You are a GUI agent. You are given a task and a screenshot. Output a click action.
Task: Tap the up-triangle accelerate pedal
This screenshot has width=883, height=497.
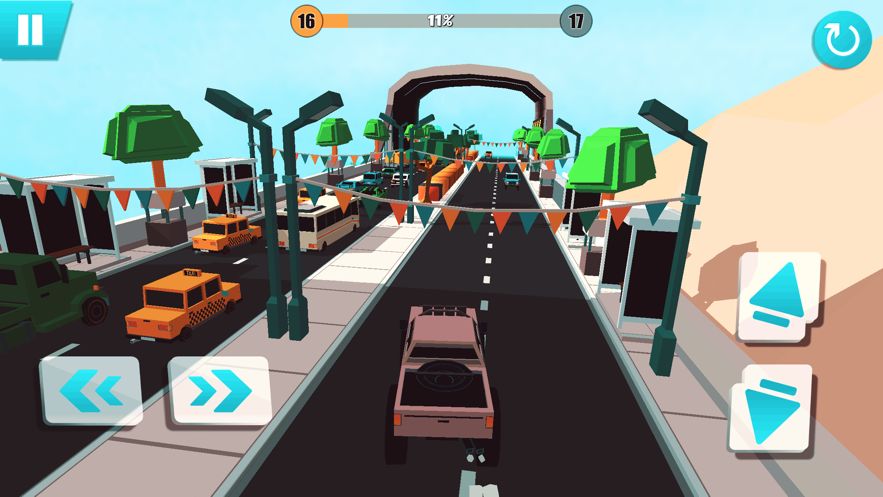(778, 297)
